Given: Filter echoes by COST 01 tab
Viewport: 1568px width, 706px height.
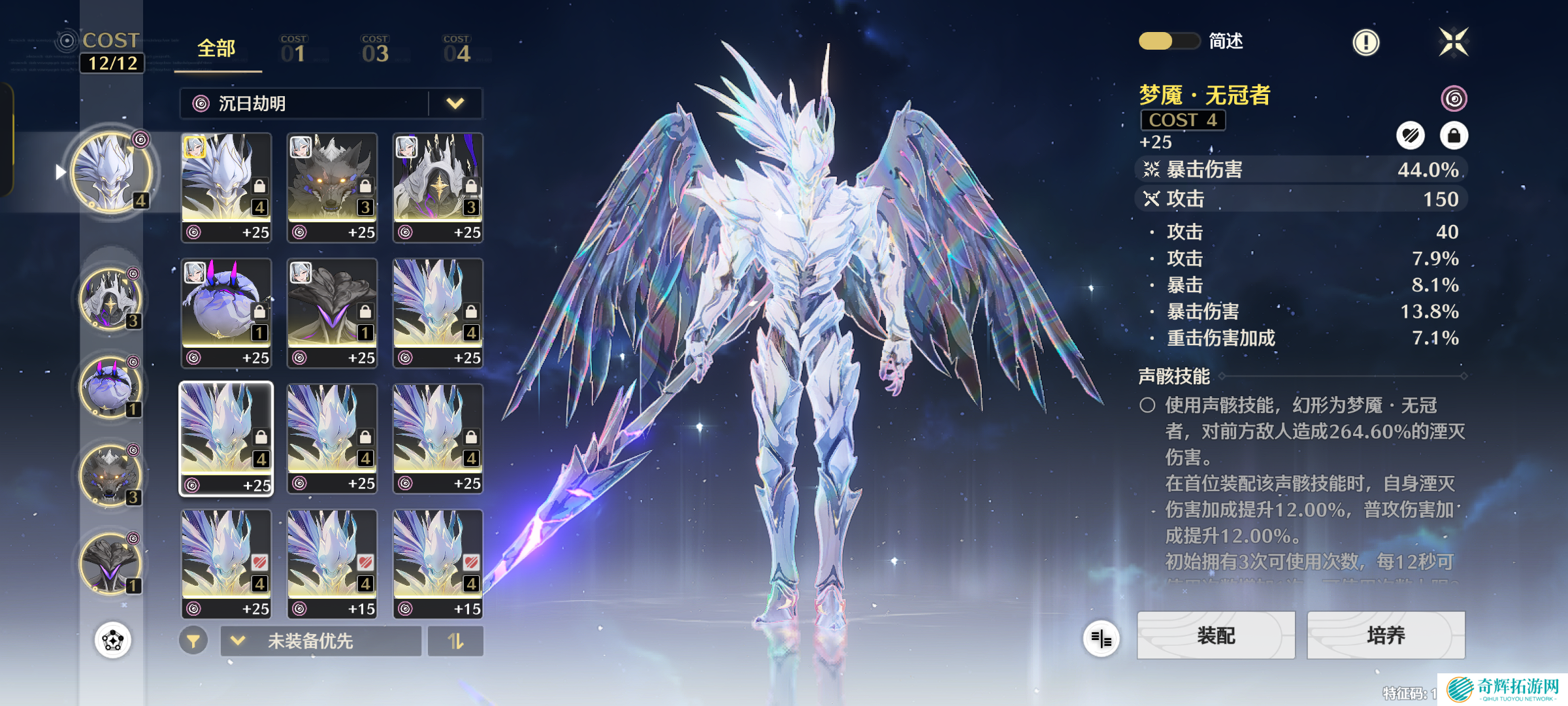Looking at the screenshot, I should [x=293, y=50].
